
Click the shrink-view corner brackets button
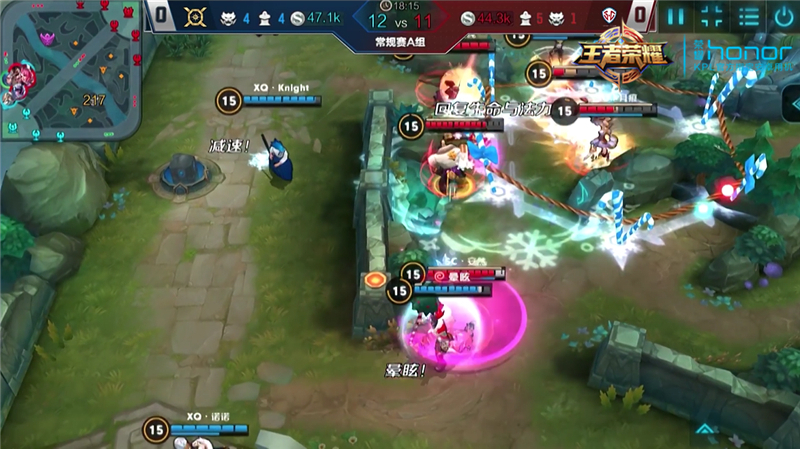pyautogui.click(x=712, y=16)
